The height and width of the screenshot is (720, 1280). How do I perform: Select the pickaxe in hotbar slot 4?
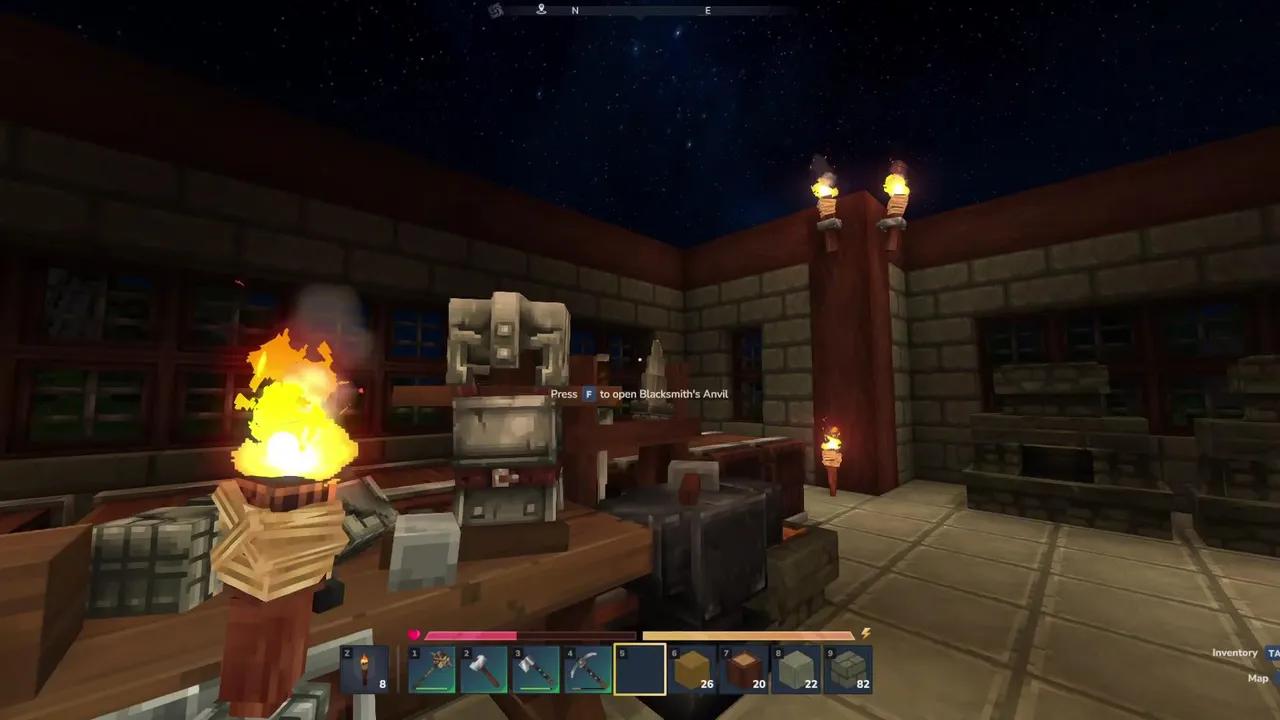tap(588, 669)
